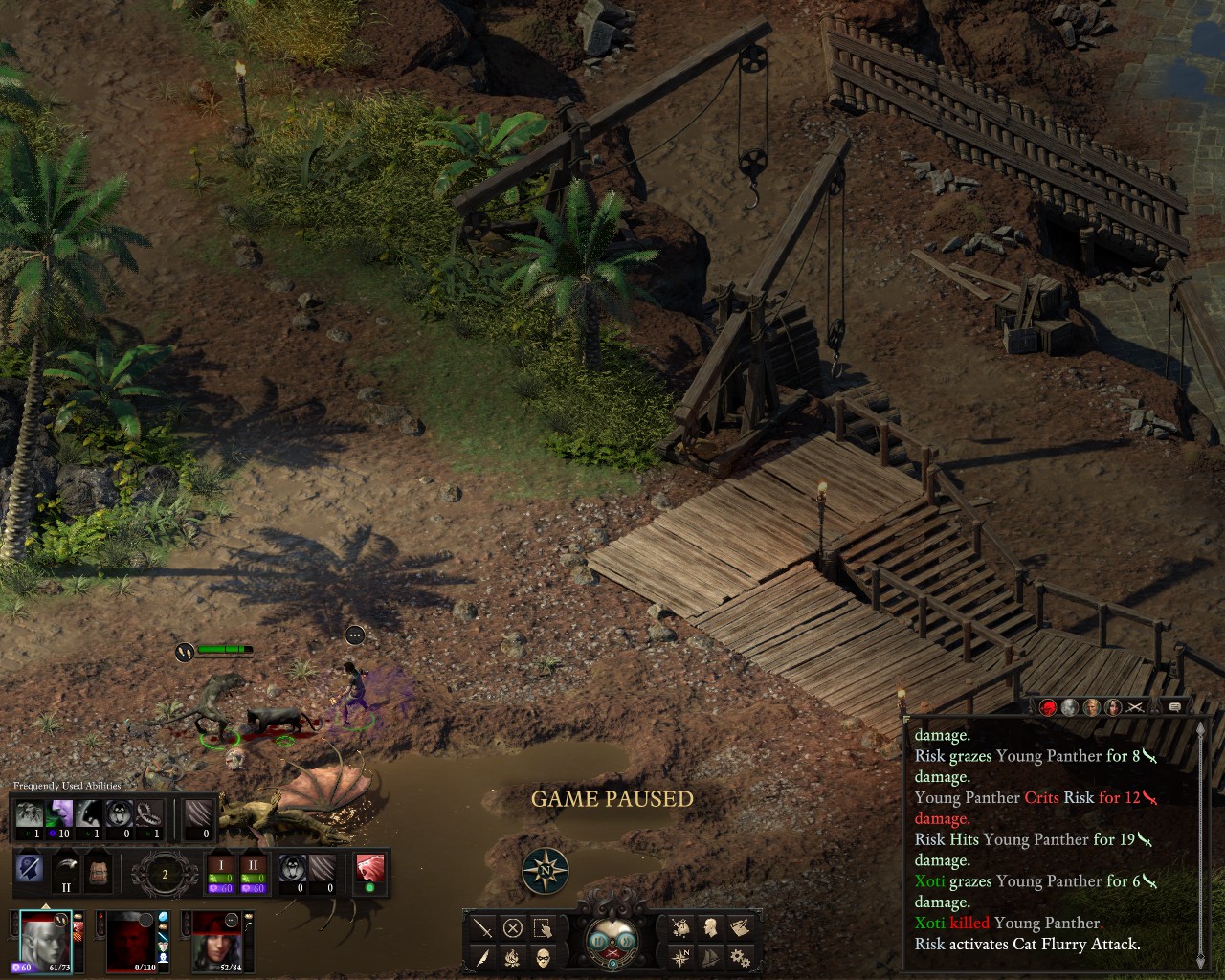Switch to the dialogue log tab
1225x980 pixels.
coord(1174,707)
